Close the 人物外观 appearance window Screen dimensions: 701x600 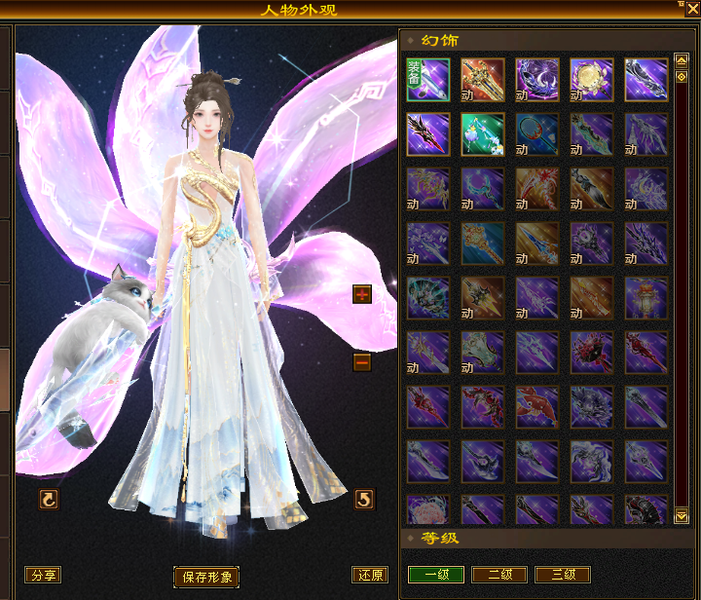[x=692, y=8]
